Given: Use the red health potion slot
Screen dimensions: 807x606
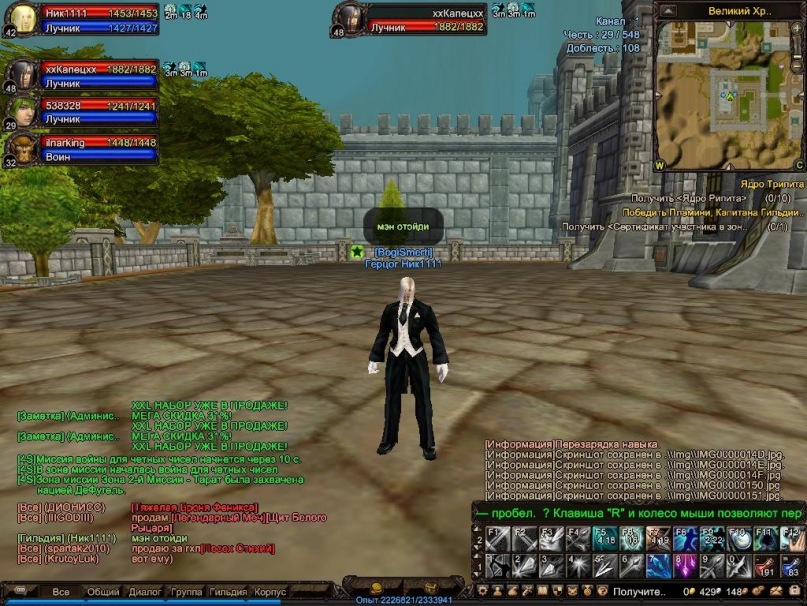Looking at the screenshot, I should [x=765, y=567].
